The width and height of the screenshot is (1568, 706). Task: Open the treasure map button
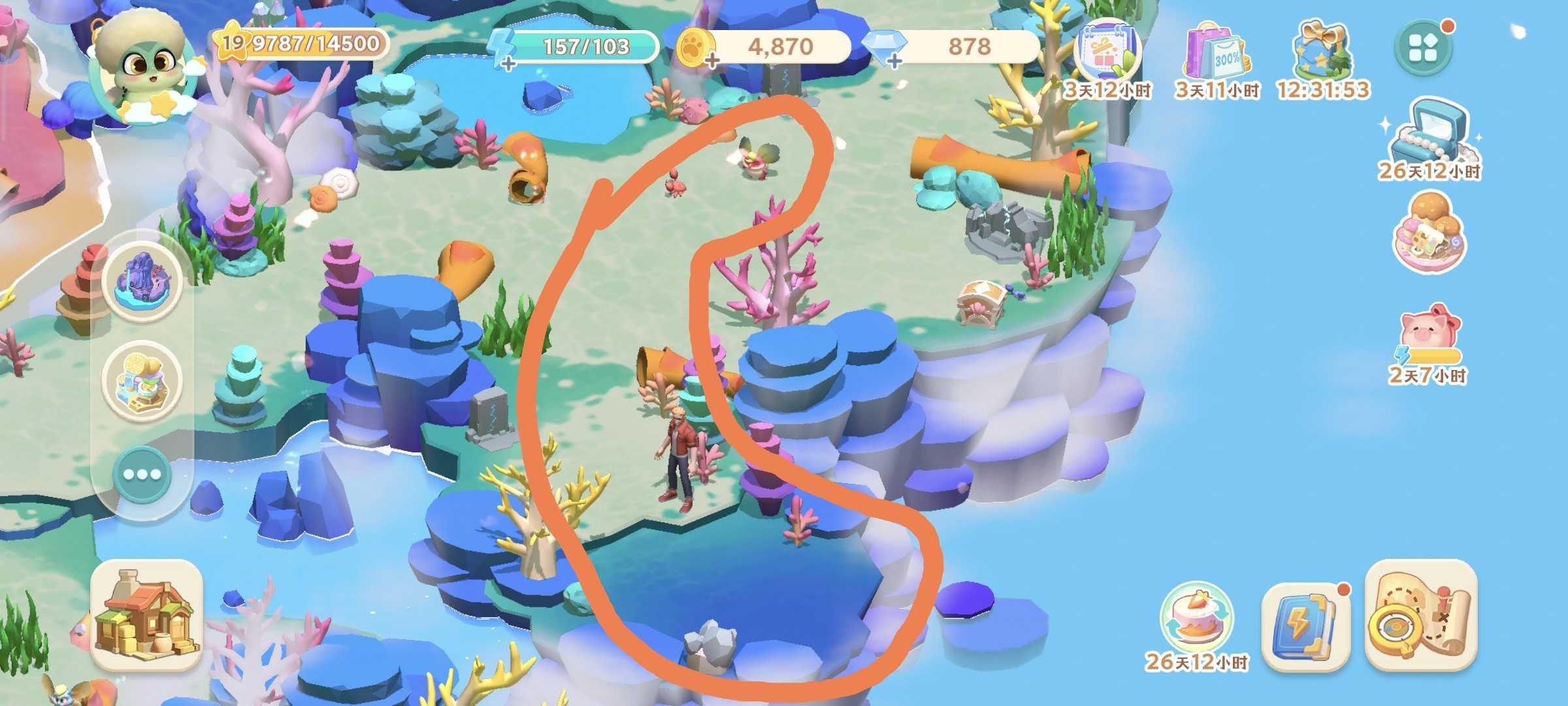coord(1420,615)
